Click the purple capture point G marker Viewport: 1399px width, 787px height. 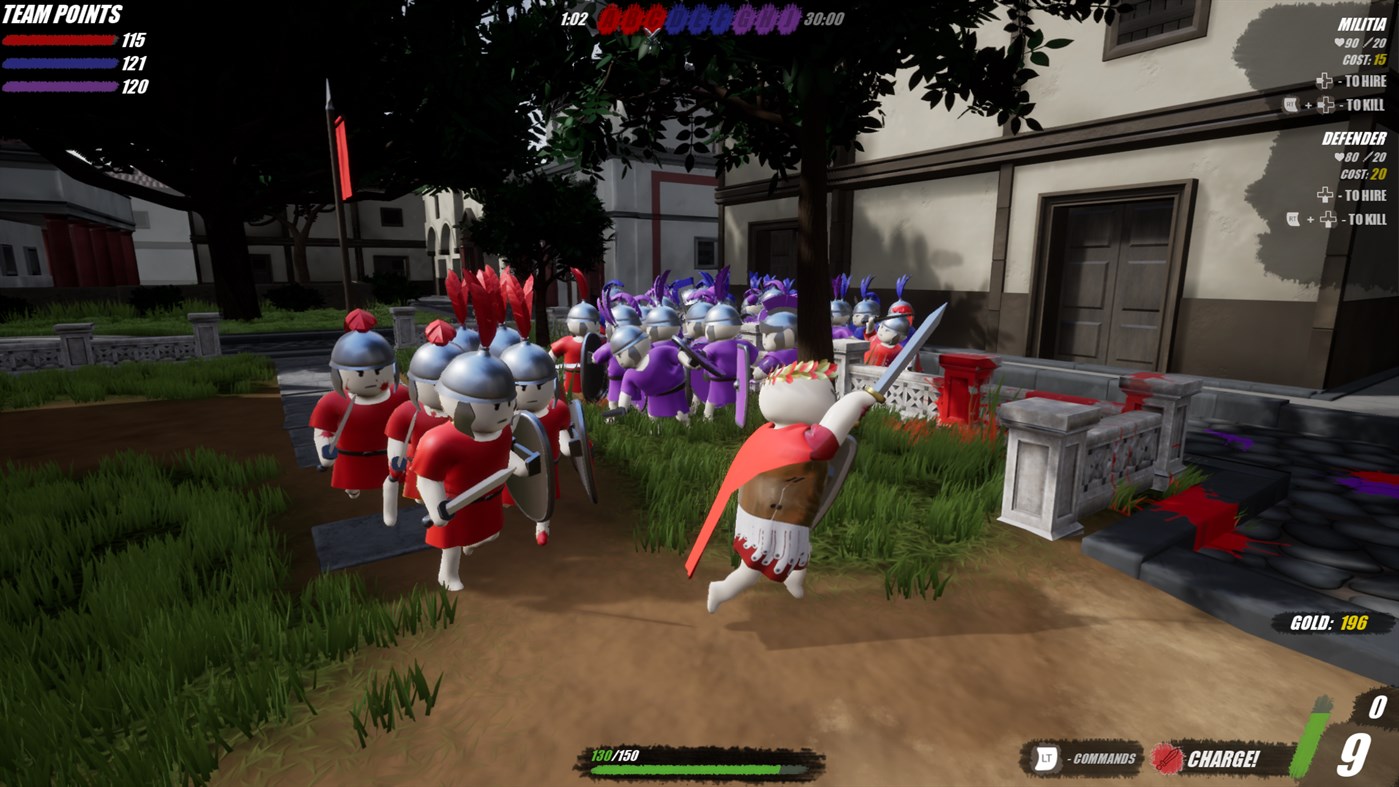point(745,18)
